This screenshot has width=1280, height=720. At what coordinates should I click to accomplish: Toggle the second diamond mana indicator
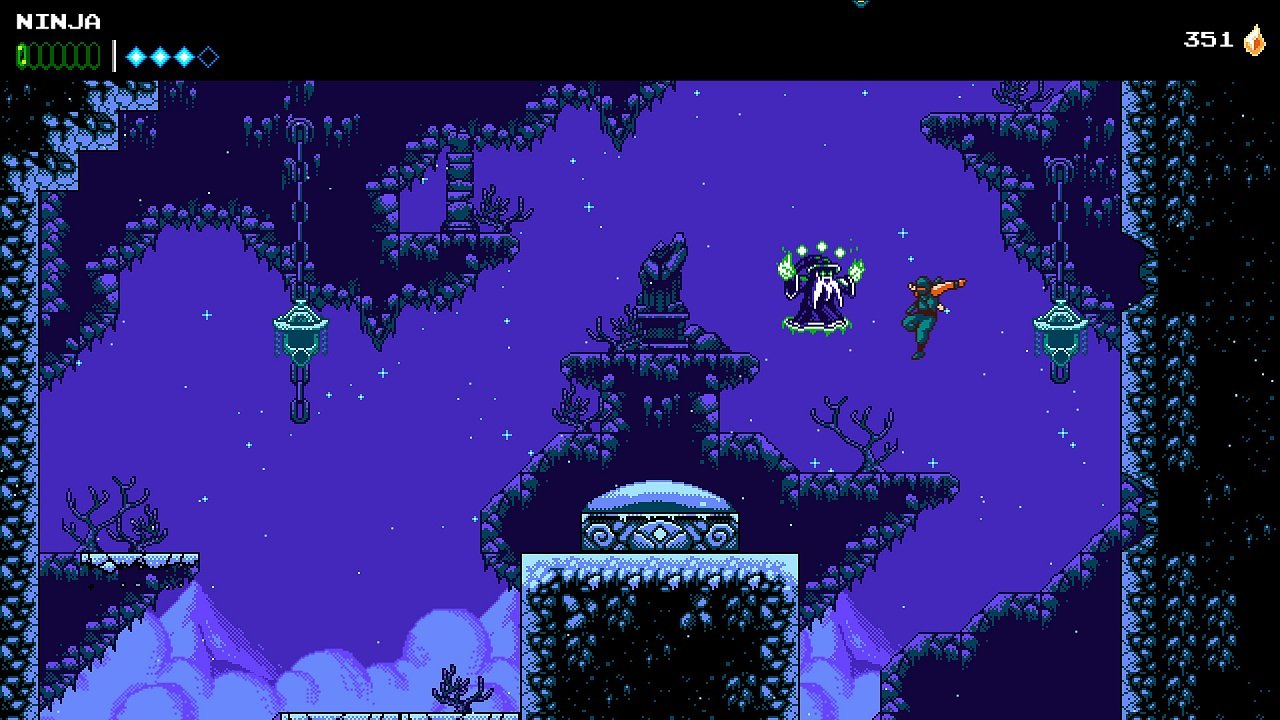[x=158, y=56]
